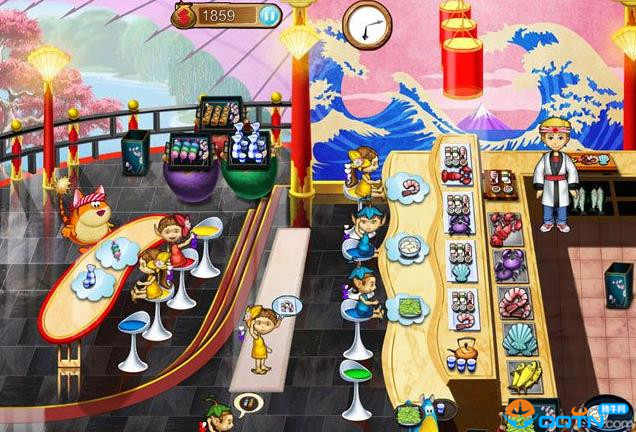This screenshot has height=432, width=636.
Task: Pause the game with the blue button
Action: (269, 15)
